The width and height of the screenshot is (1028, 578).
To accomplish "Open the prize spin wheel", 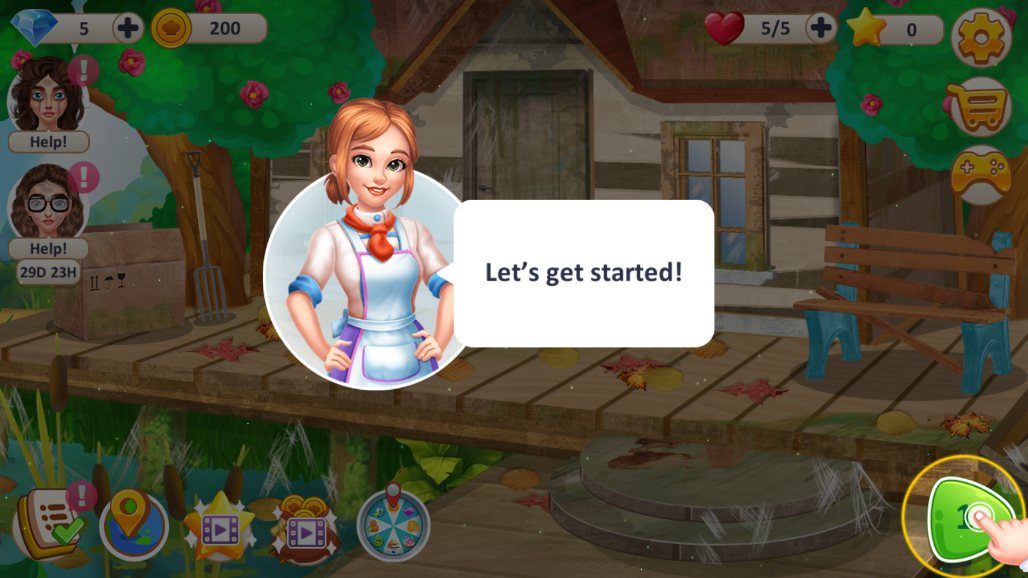I will [x=393, y=521].
